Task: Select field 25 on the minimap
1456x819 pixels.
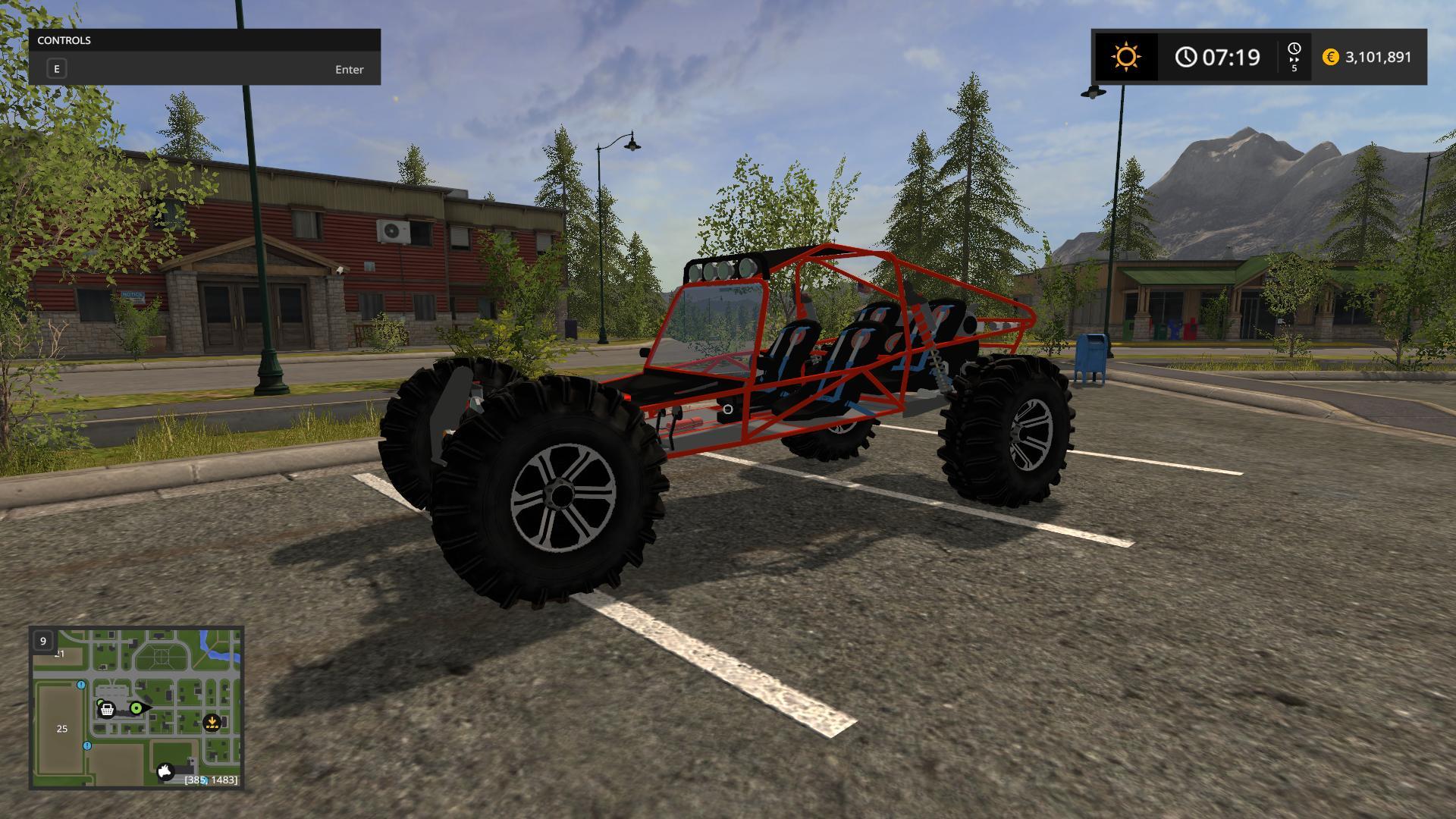Action: coord(62,729)
